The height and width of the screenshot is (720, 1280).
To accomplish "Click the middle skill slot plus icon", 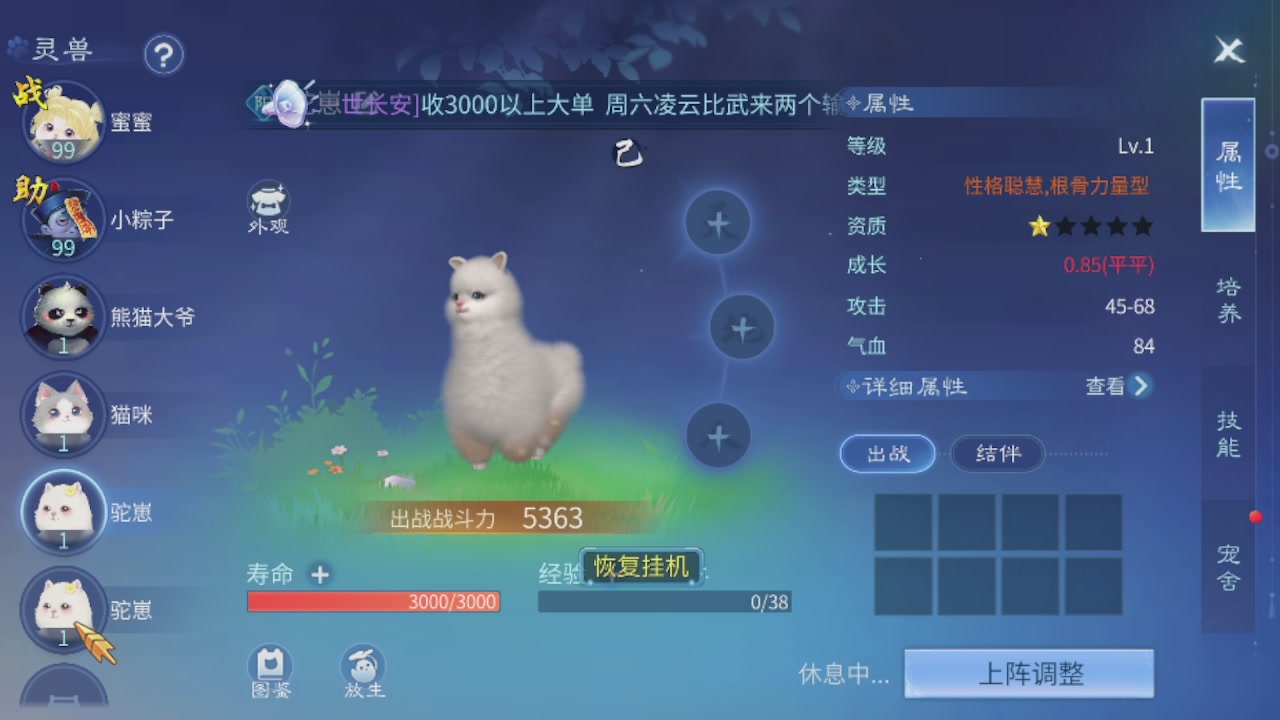I will [x=741, y=327].
